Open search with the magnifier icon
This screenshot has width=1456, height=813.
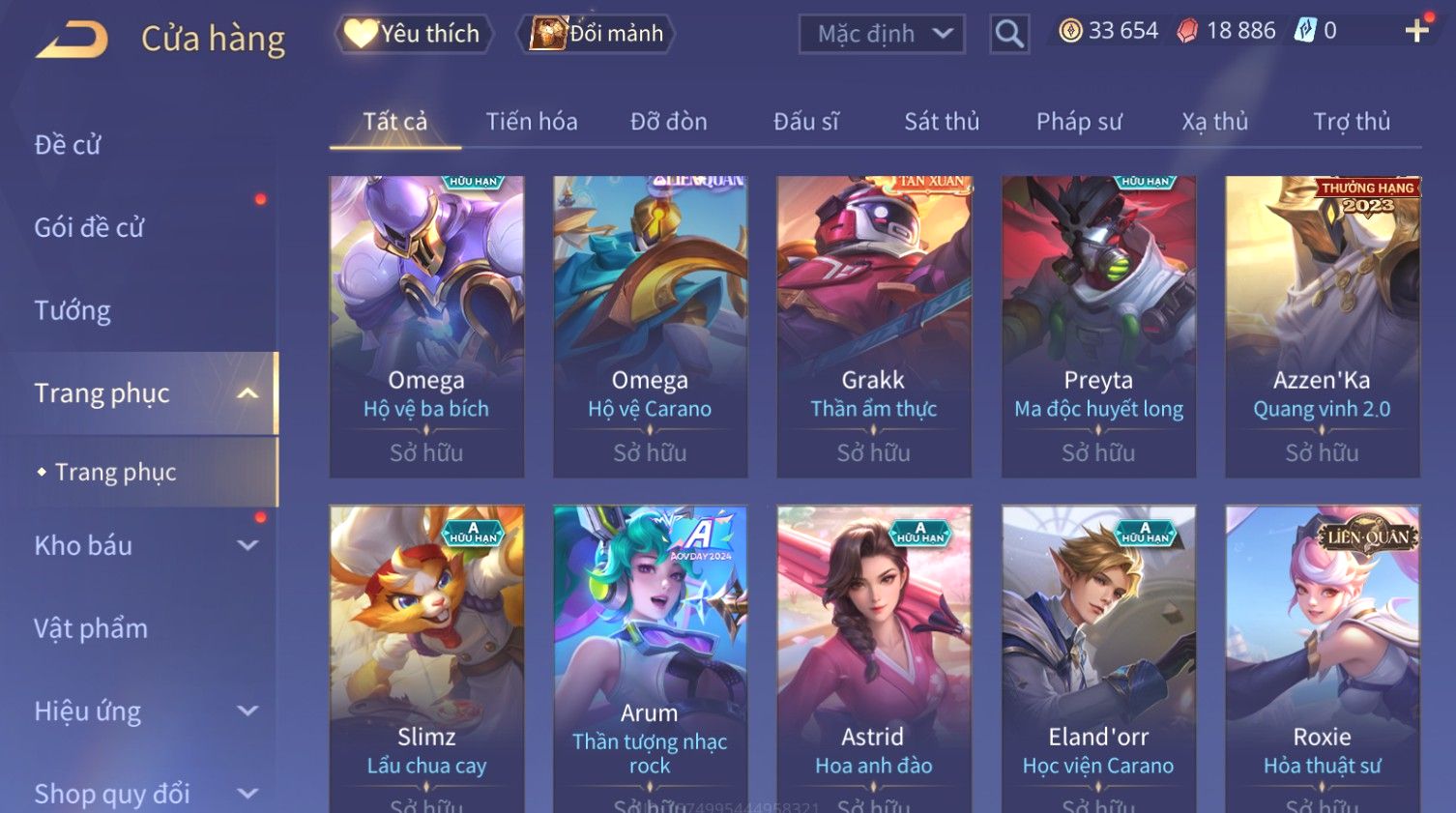[1008, 35]
